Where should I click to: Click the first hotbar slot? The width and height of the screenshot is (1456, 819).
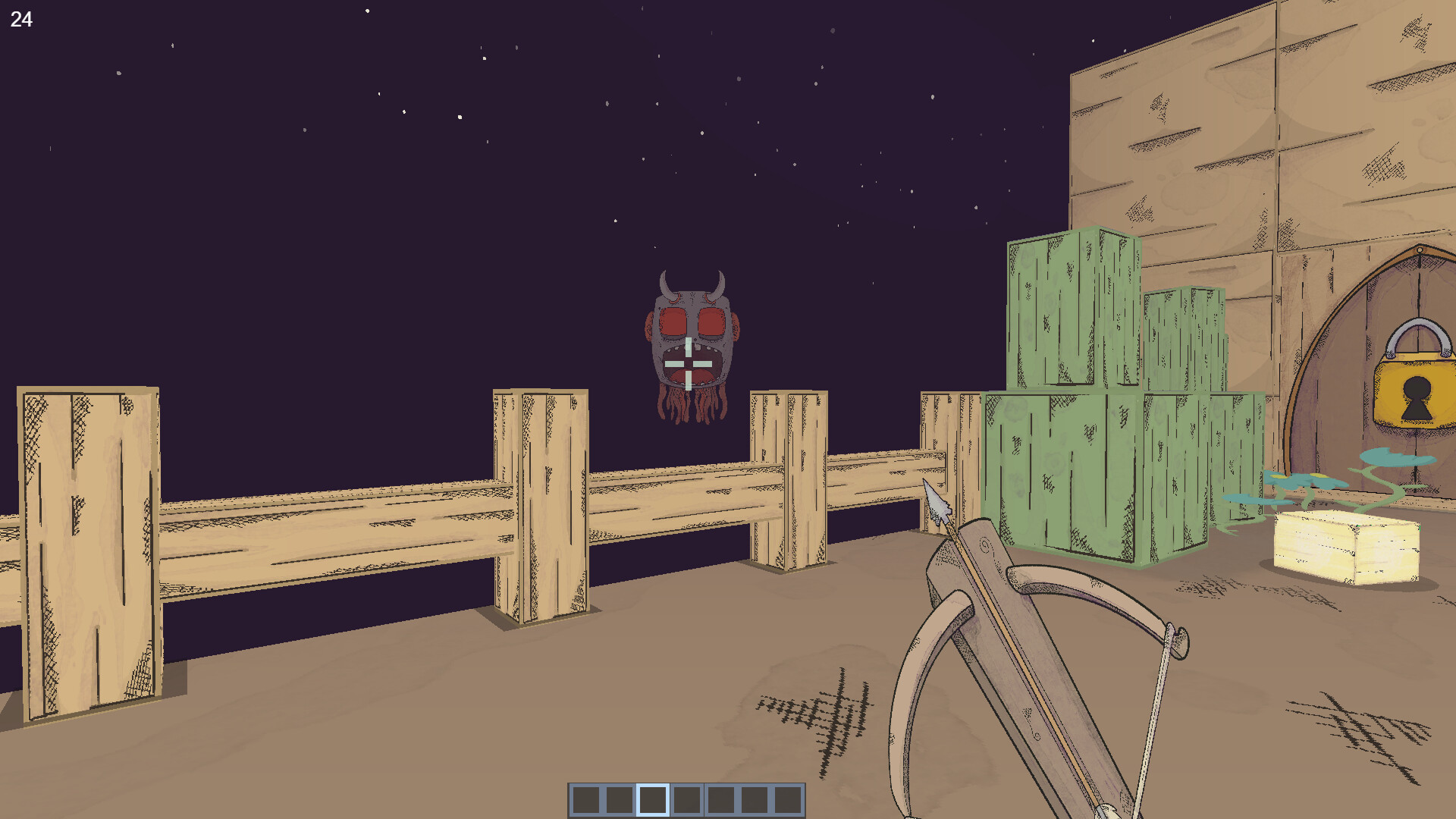(586, 799)
